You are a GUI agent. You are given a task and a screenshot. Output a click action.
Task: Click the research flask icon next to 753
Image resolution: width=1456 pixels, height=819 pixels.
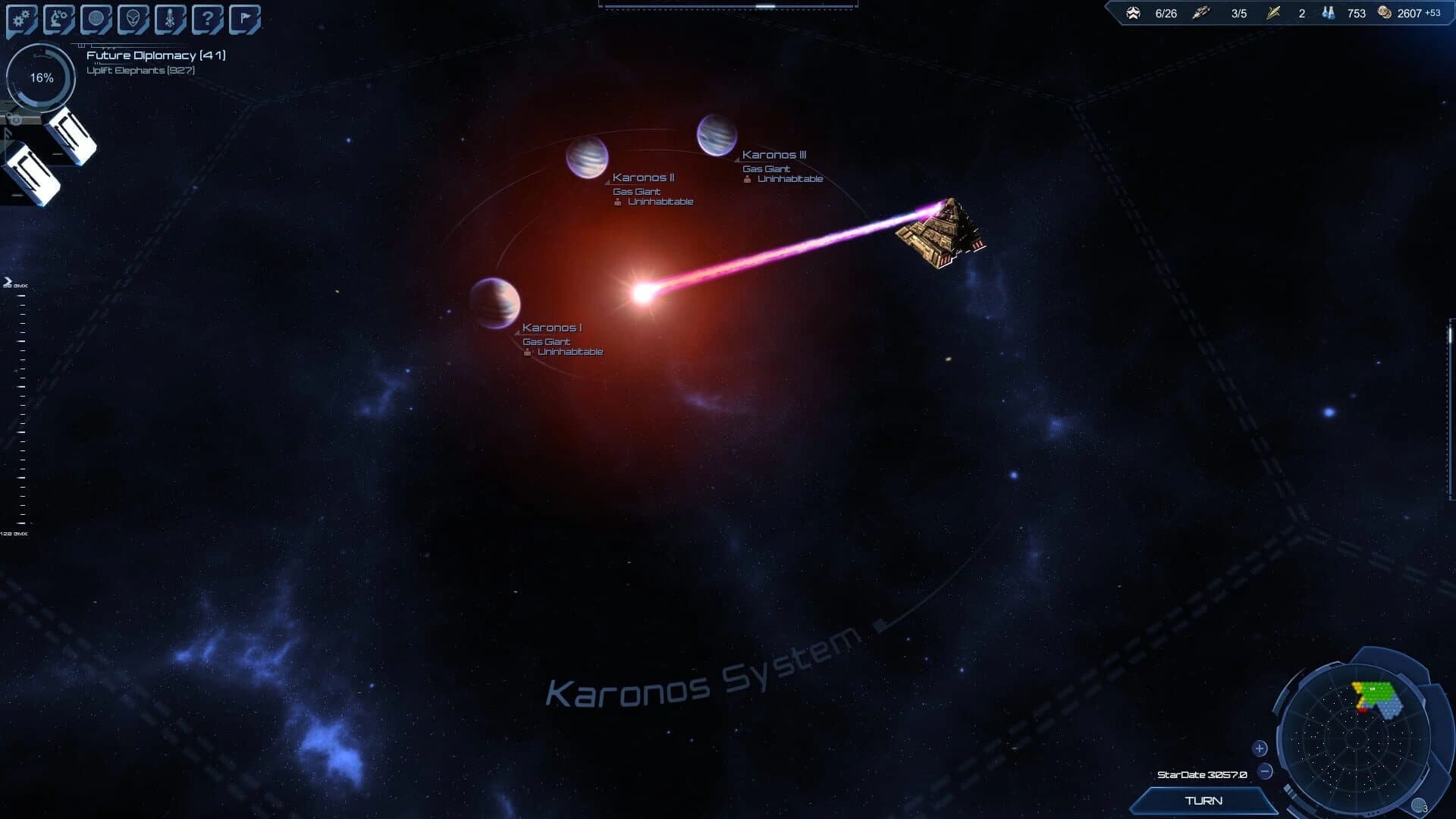coord(1329,13)
